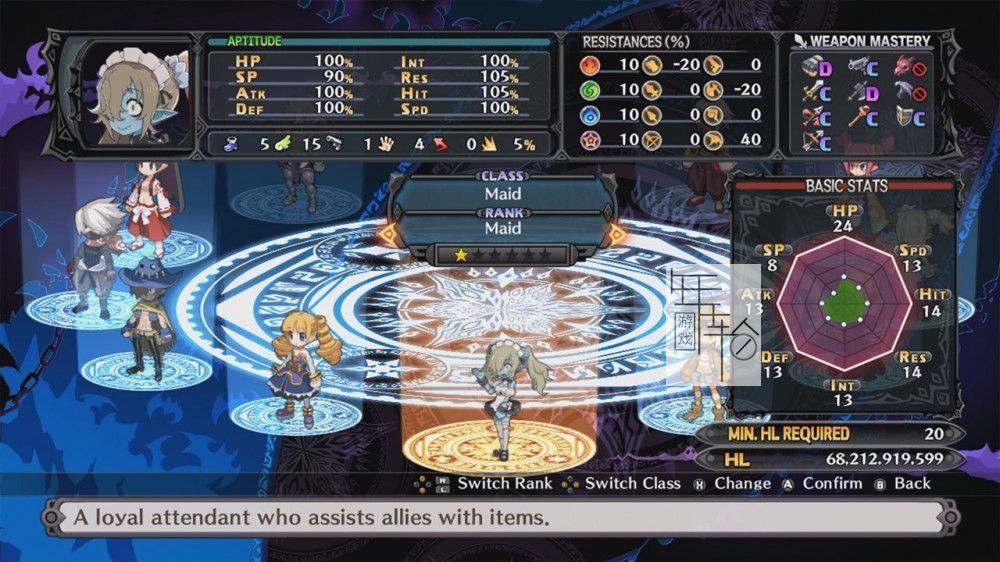Click the Basic Stats radar chart

[842, 302]
